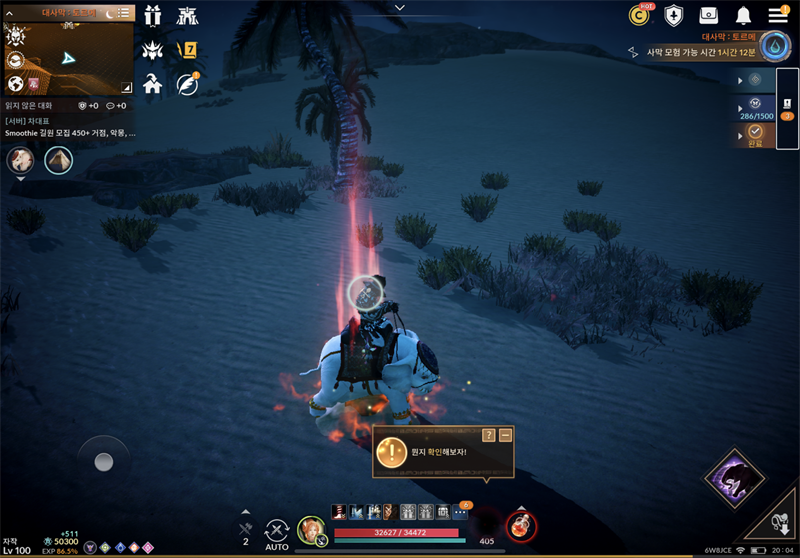Tap the blue water drop desert gauge
800x558 pixels.
[775, 46]
